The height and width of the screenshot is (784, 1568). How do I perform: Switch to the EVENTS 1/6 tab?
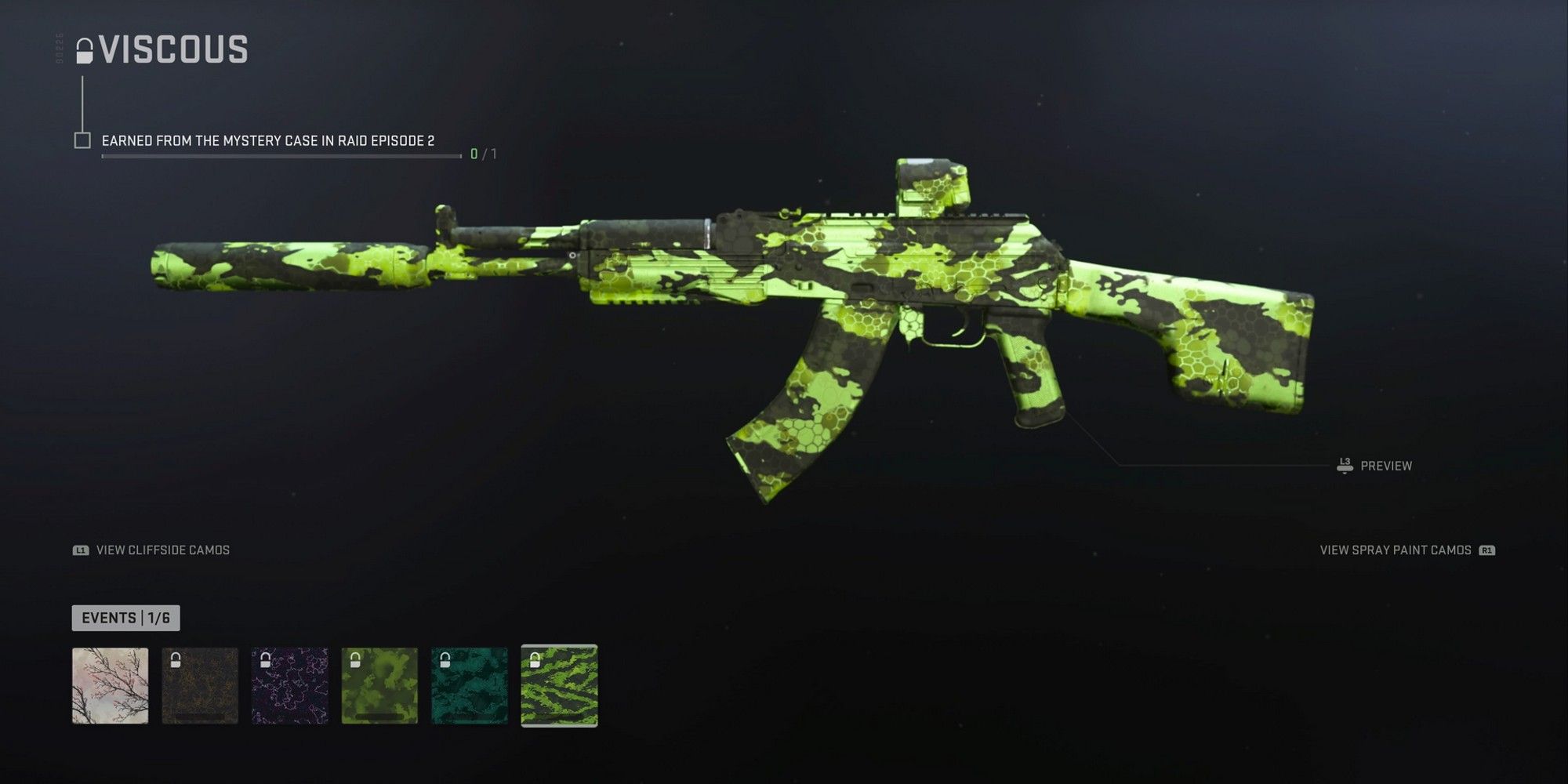point(125,619)
